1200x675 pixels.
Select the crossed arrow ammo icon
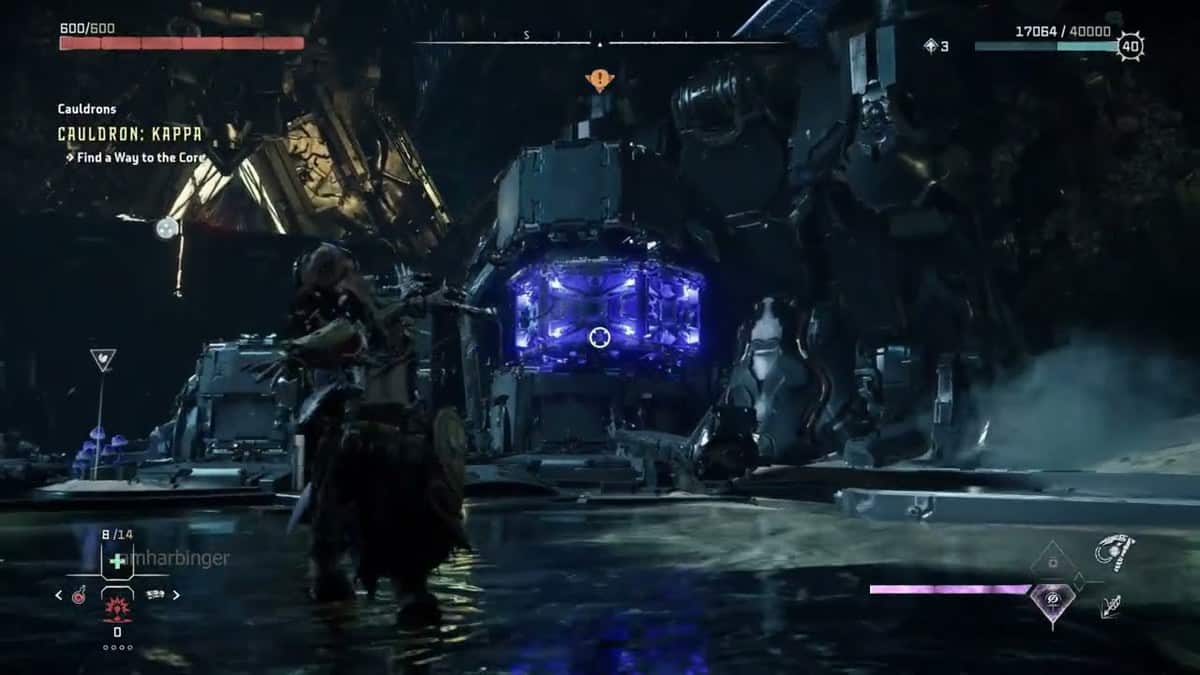click(1110, 606)
